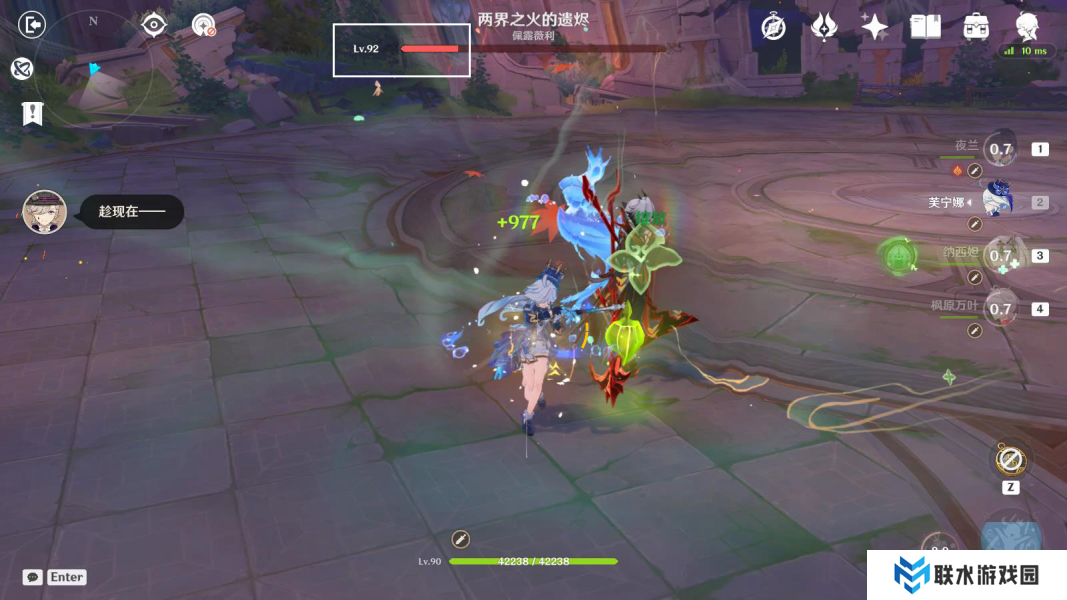1067x600 pixels.
Task: Open the compass events icon in the top bar
Action: pyautogui.click(x=773, y=27)
